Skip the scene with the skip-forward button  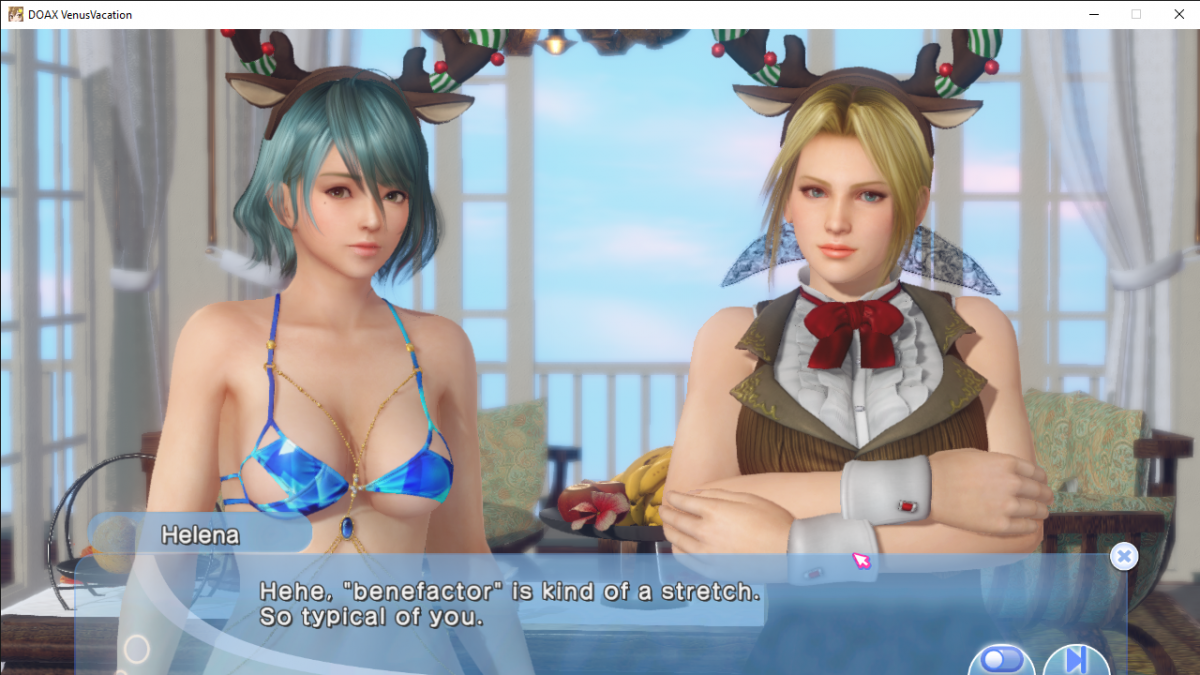(1076, 661)
